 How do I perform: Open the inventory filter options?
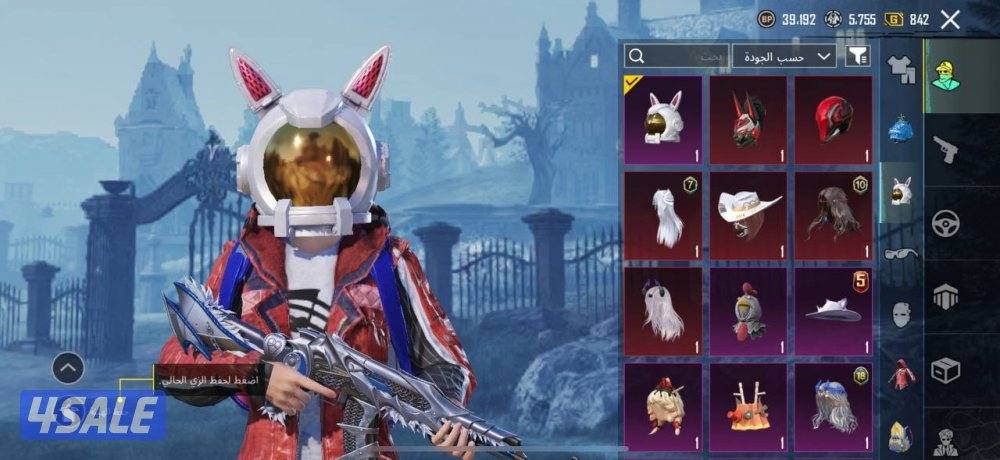click(857, 56)
